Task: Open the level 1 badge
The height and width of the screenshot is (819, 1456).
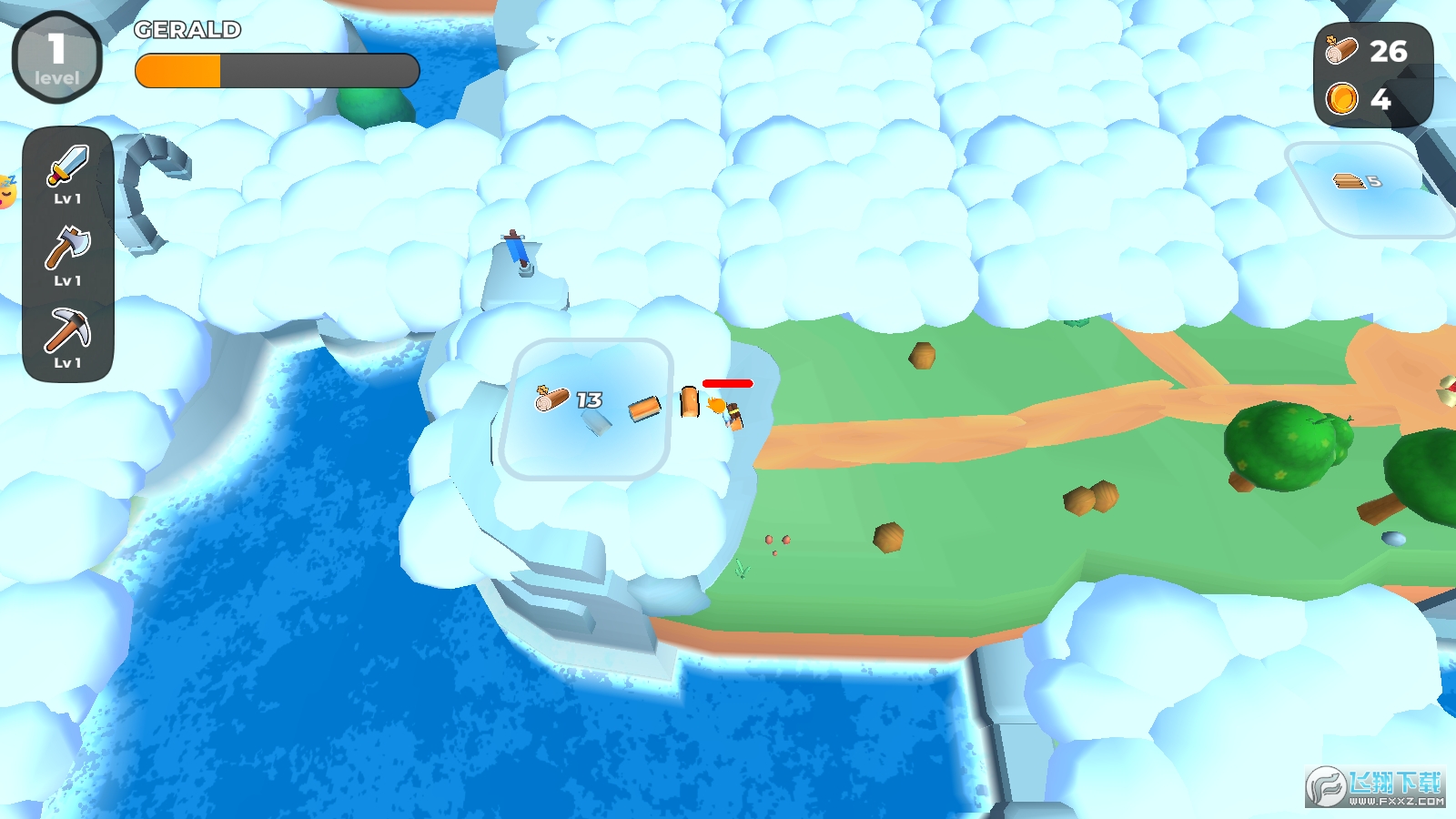Action: pos(56,56)
